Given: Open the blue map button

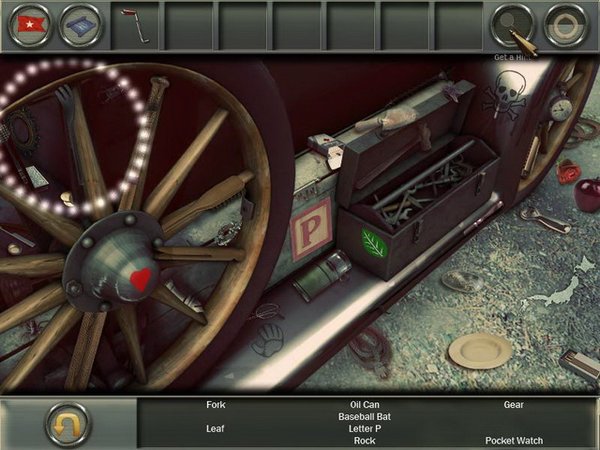Looking at the screenshot, I should pyautogui.click(x=80, y=25).
